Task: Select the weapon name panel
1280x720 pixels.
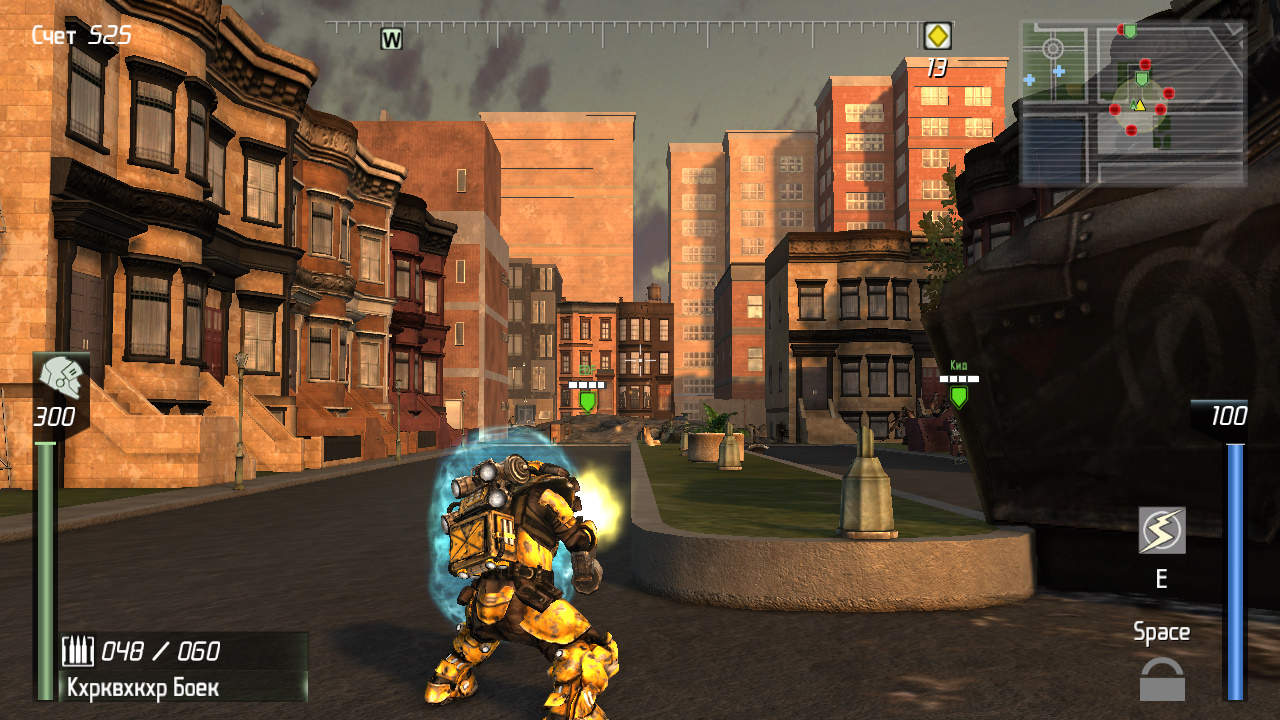Action: (183, 687)
